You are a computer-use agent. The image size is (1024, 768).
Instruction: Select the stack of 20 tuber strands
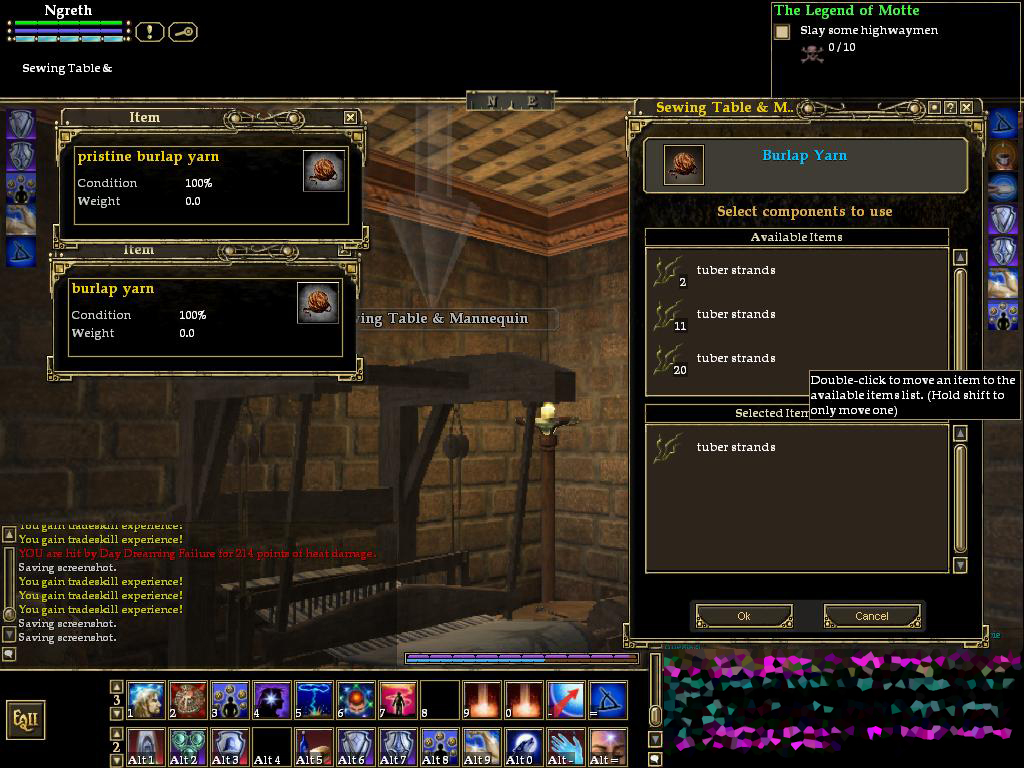(735, 359)
